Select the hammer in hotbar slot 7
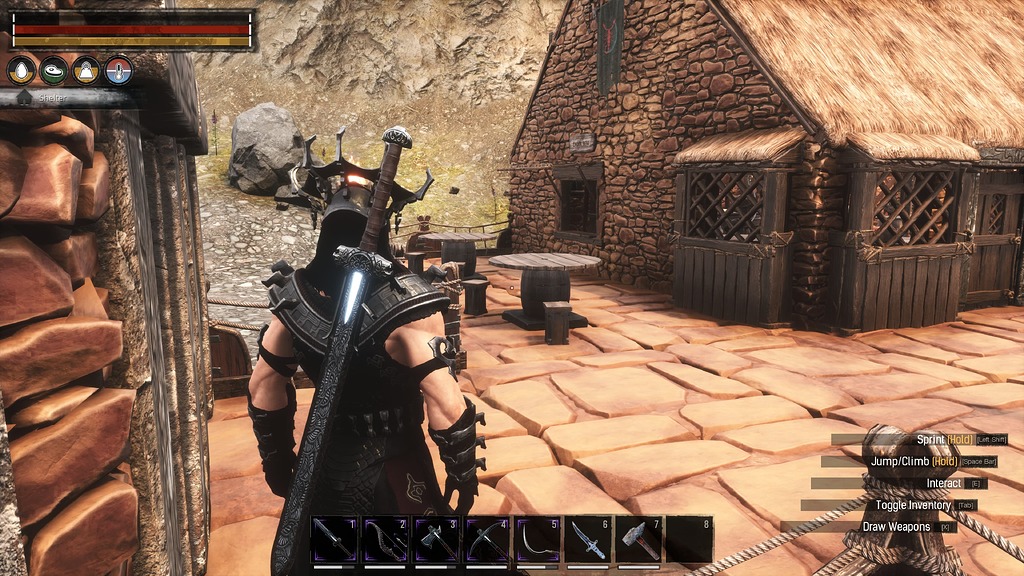Screen dimensions: 1024x576 coord(640,540)
